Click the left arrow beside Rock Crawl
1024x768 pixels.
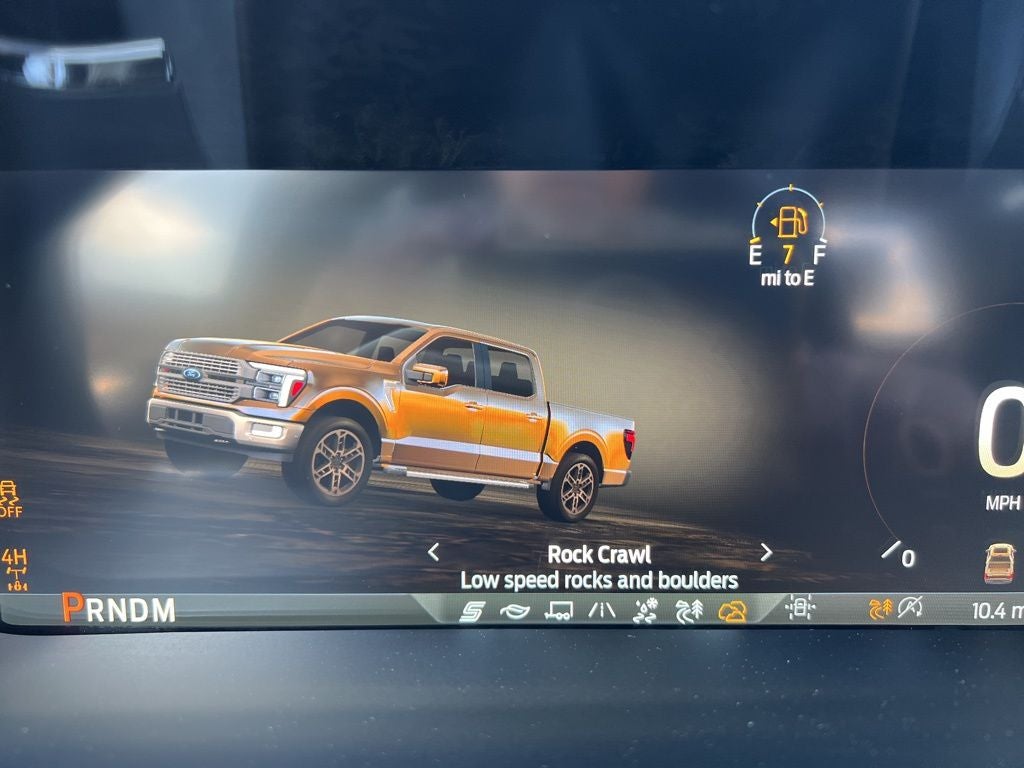point(433,551)
